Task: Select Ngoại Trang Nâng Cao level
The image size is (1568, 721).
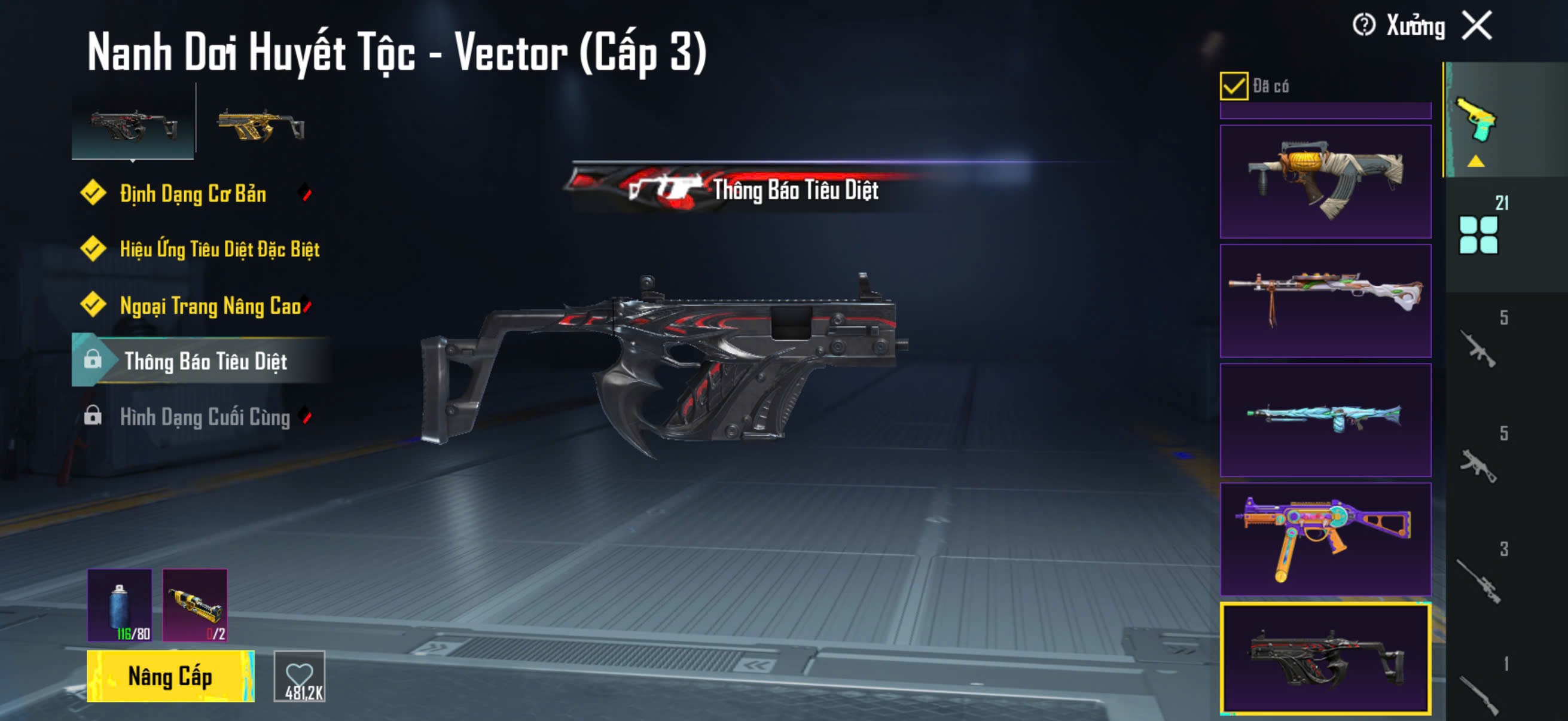Action: click(x=210, y=305)
